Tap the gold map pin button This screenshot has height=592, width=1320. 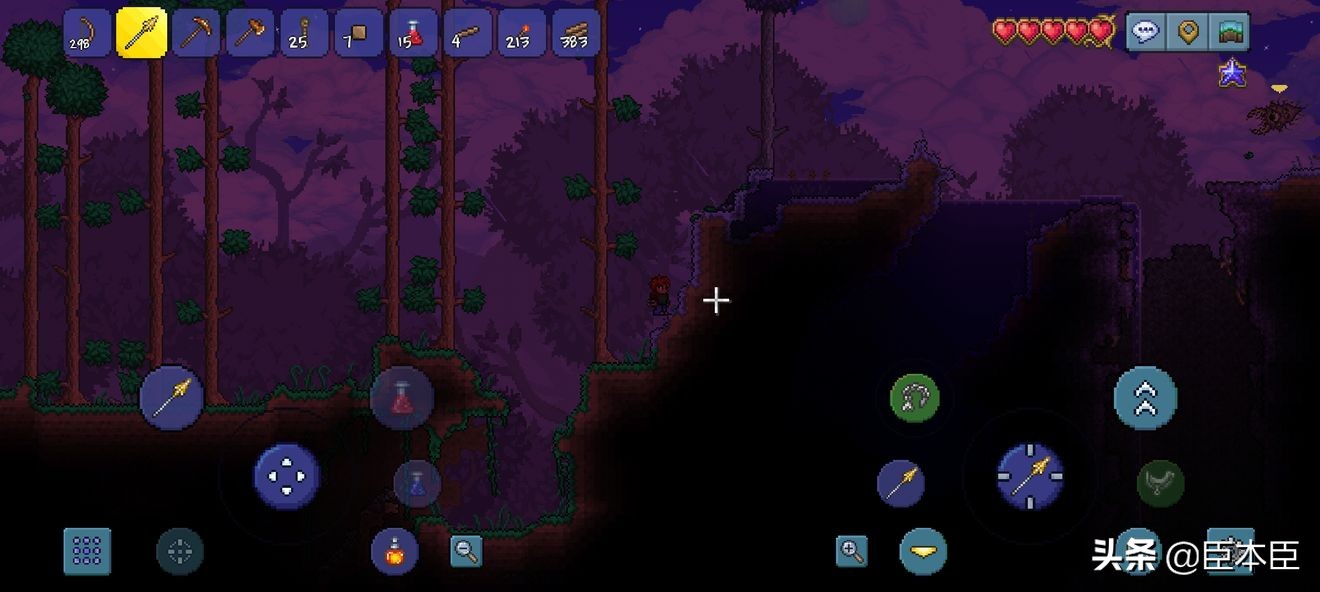1188,32
